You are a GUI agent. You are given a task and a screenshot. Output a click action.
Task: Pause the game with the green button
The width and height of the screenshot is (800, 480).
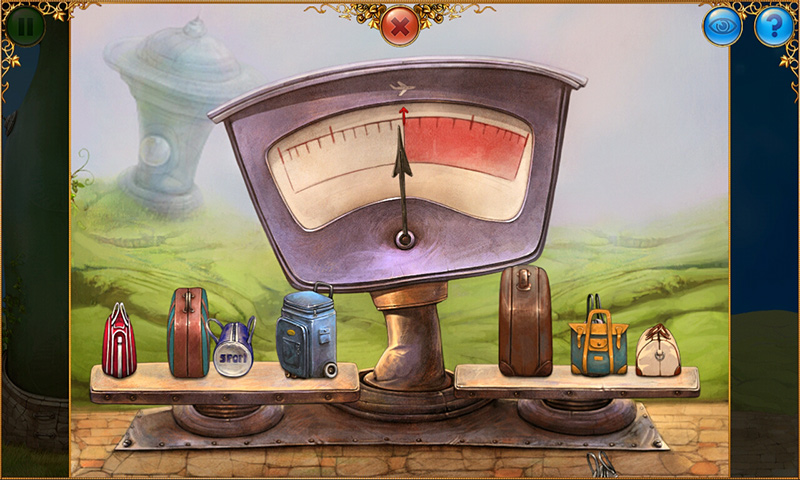pos(26,26)
